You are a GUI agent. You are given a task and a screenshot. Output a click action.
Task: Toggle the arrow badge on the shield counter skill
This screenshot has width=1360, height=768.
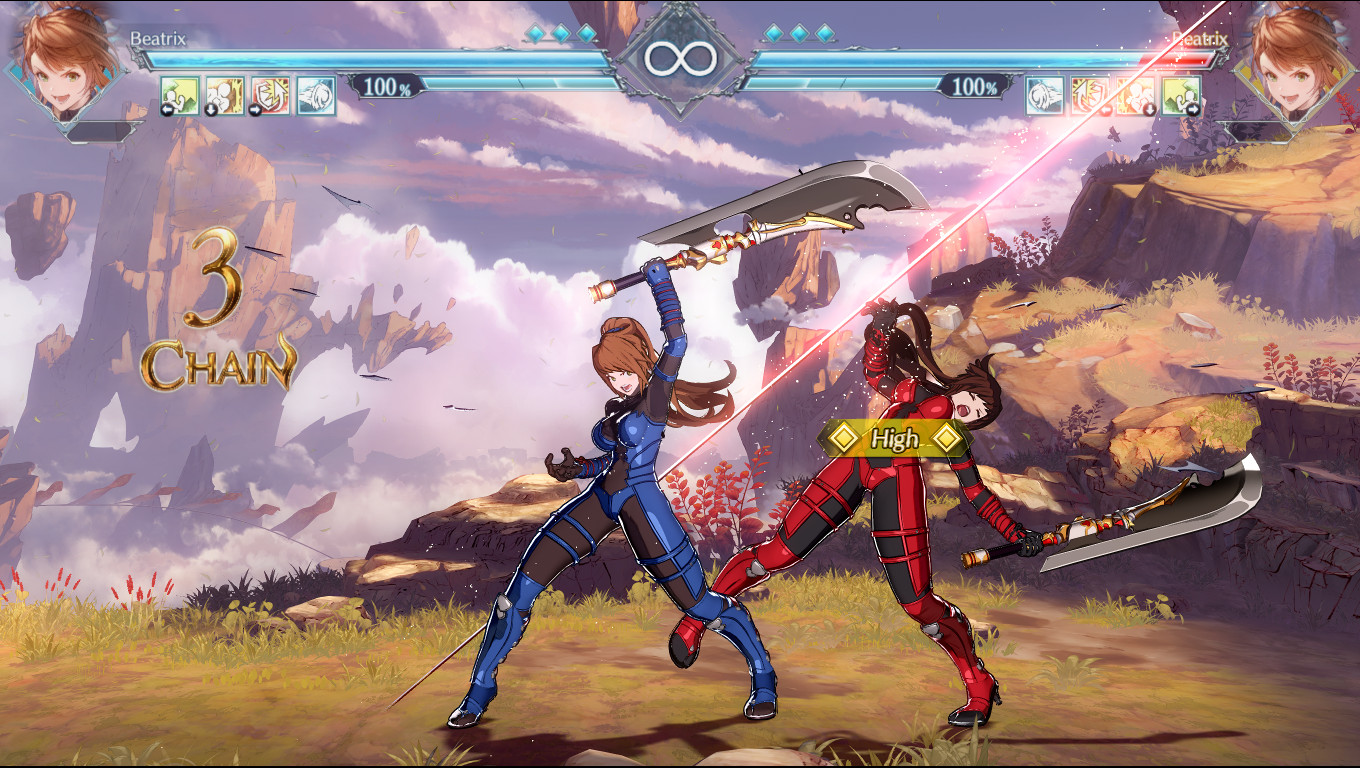[x=256, y=110]
